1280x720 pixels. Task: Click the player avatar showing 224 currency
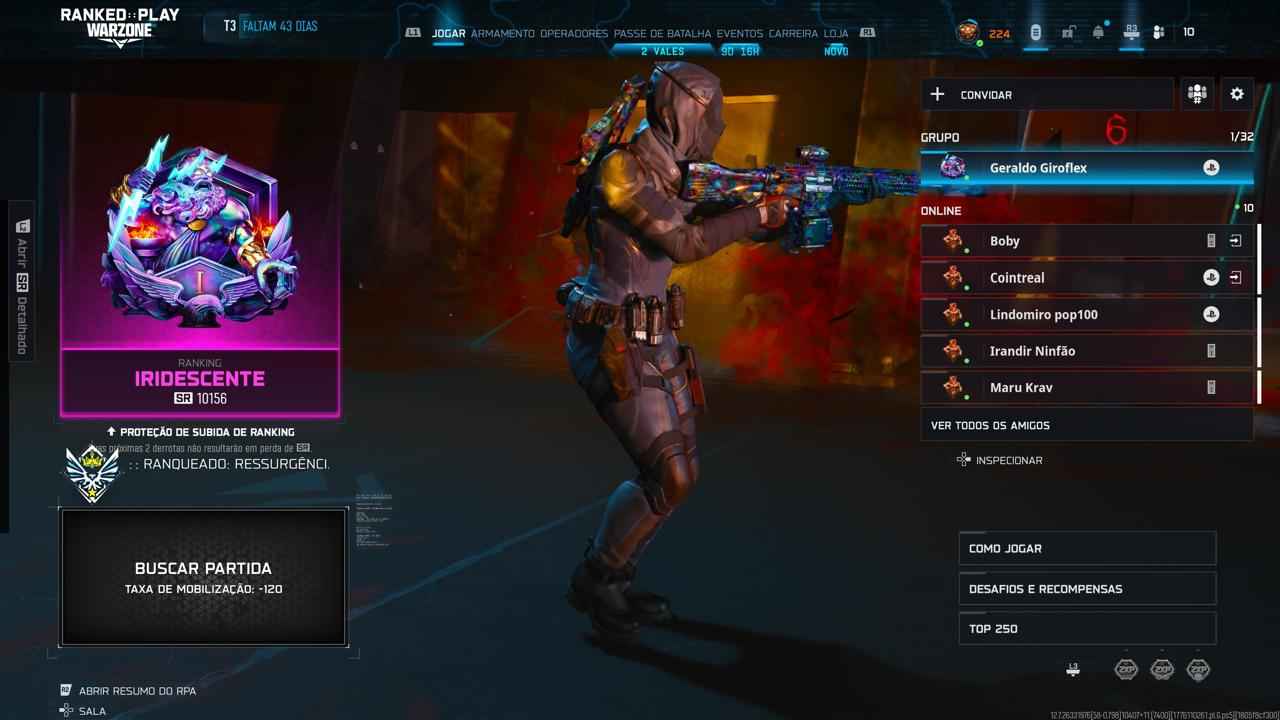pos(966,31)
